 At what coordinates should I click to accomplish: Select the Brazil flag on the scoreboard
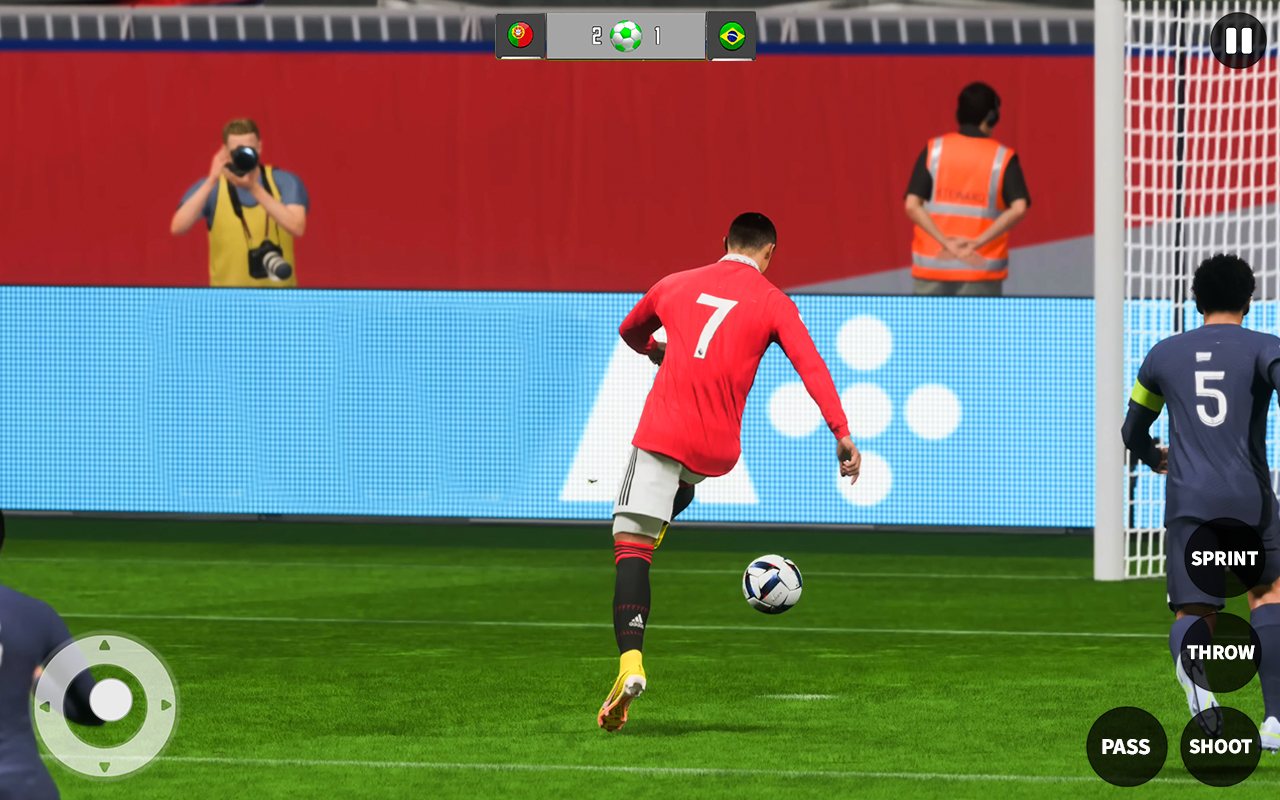click(x=733, y=36)
